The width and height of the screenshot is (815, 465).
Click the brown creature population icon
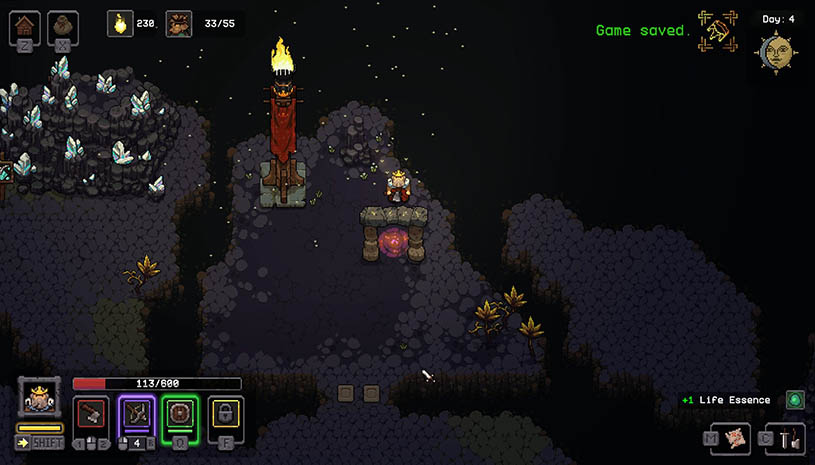point(179,23)
